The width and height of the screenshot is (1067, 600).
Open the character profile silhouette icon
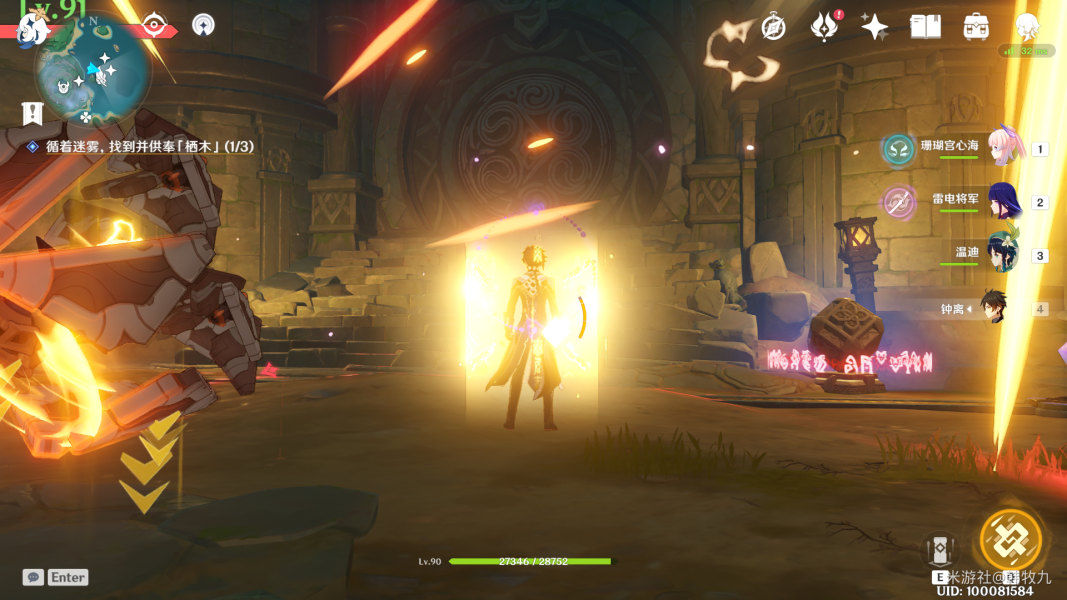(1026, 27)
